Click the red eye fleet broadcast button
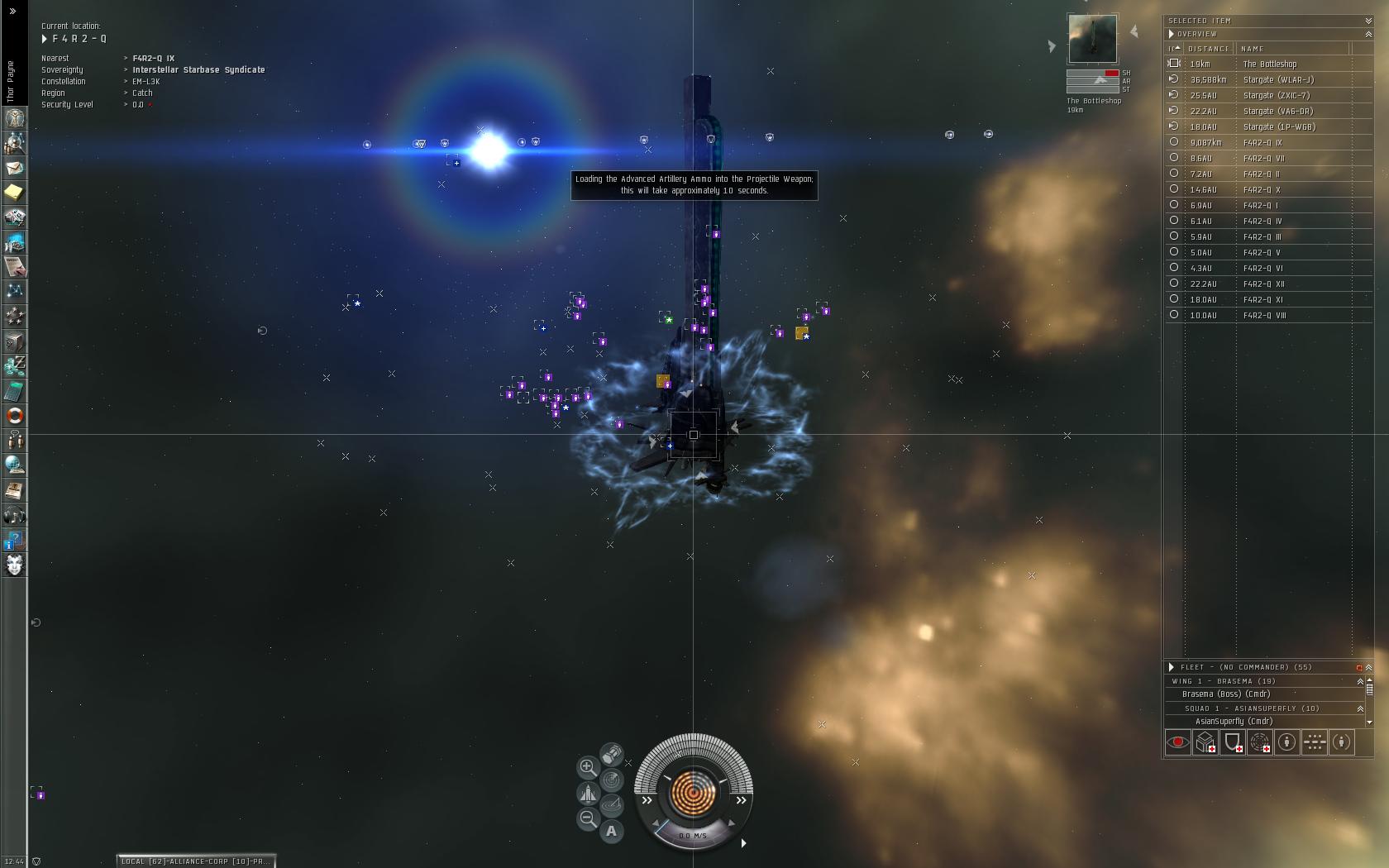Screen dimensions: 1389x868 click(1178, 742)
